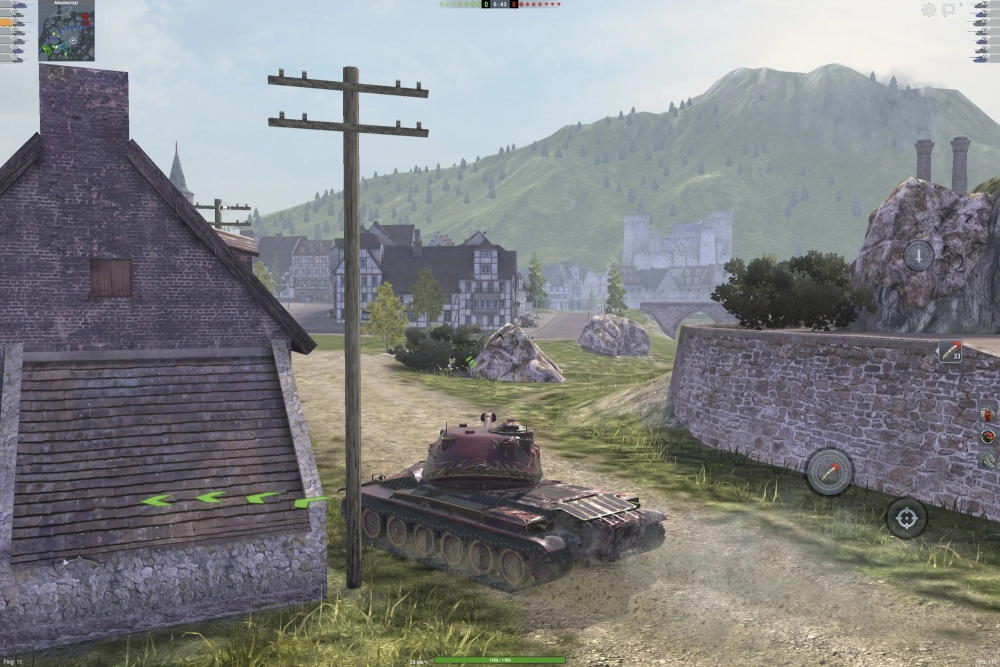Open the minimap

[x=66, y=30]
